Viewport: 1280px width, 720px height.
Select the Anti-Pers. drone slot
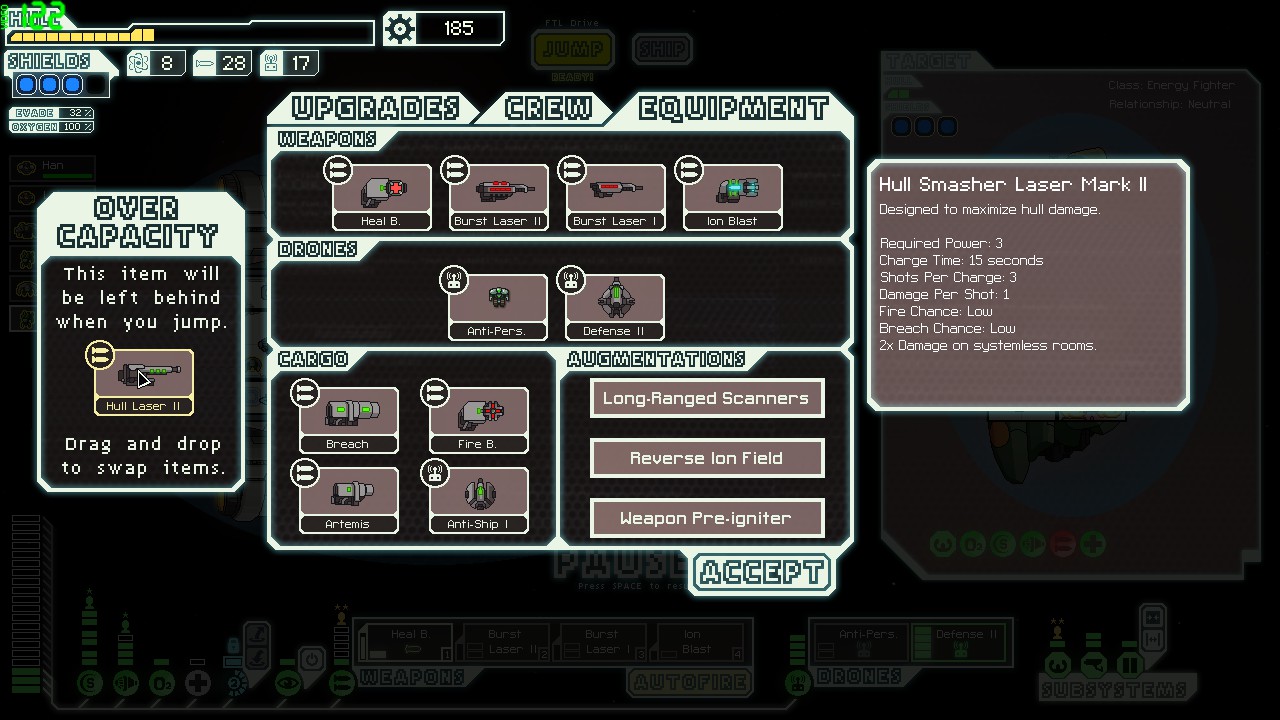498,307
